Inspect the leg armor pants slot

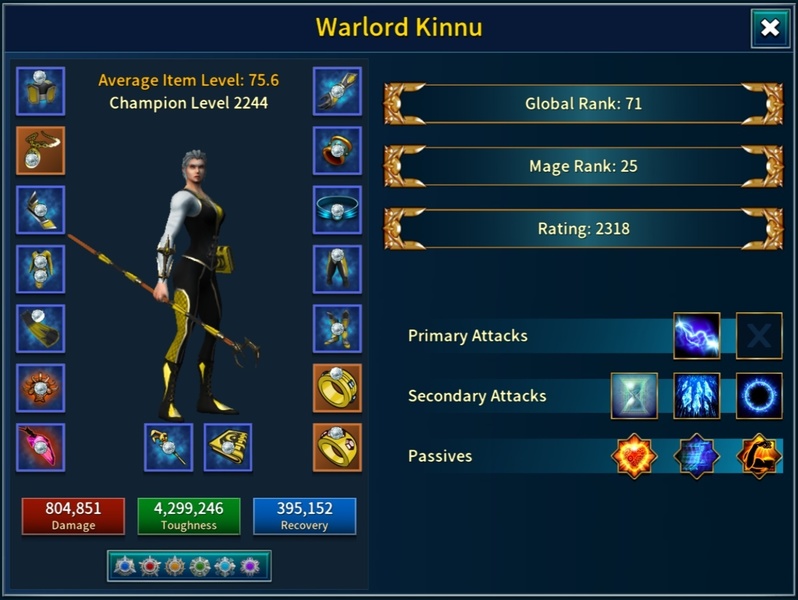pos(337,270)
